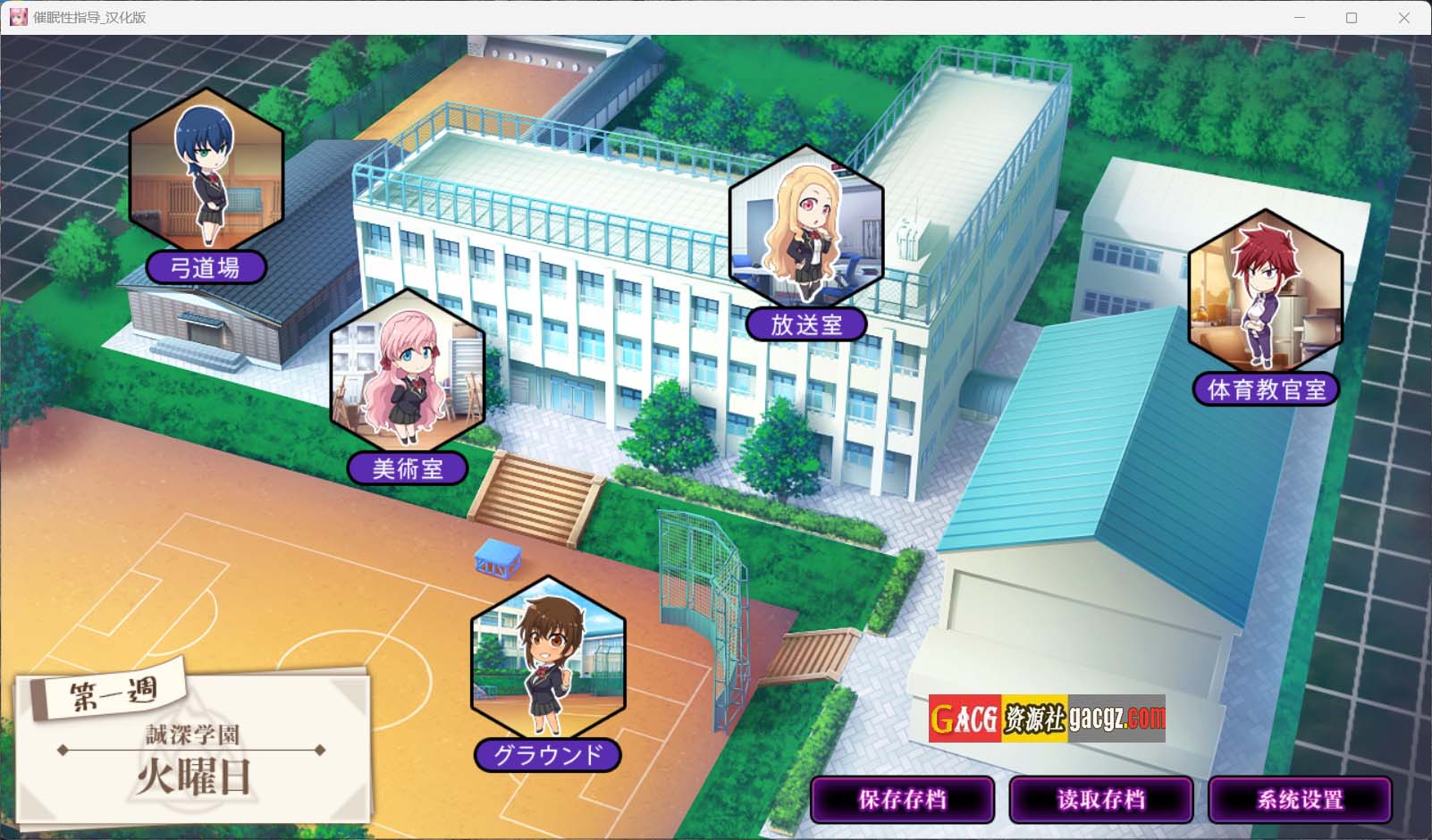1432x840 pixels.
Task: Click the 保存存档 save button
Action: pos(902,799)
